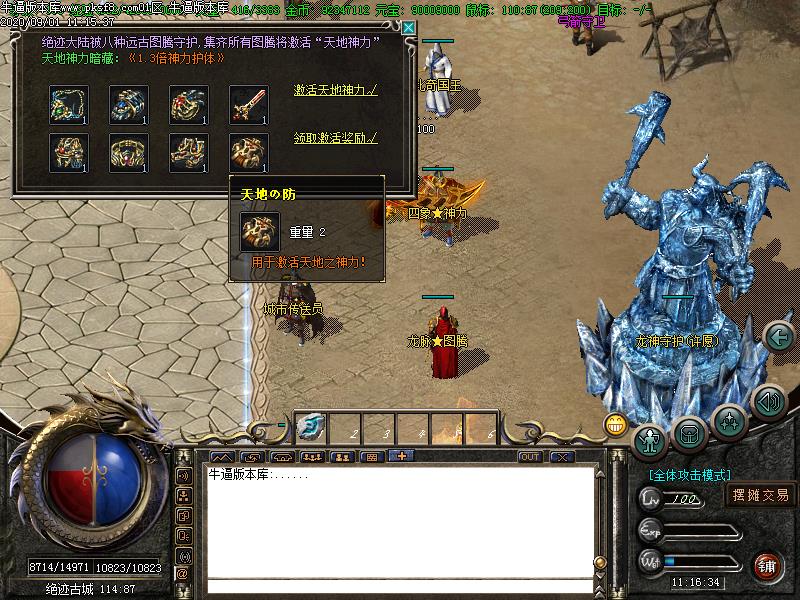Image resolution: width=800 pixels, height=600 pixels.
Task: Open the bag inventory round button
Action: point(690,433)
